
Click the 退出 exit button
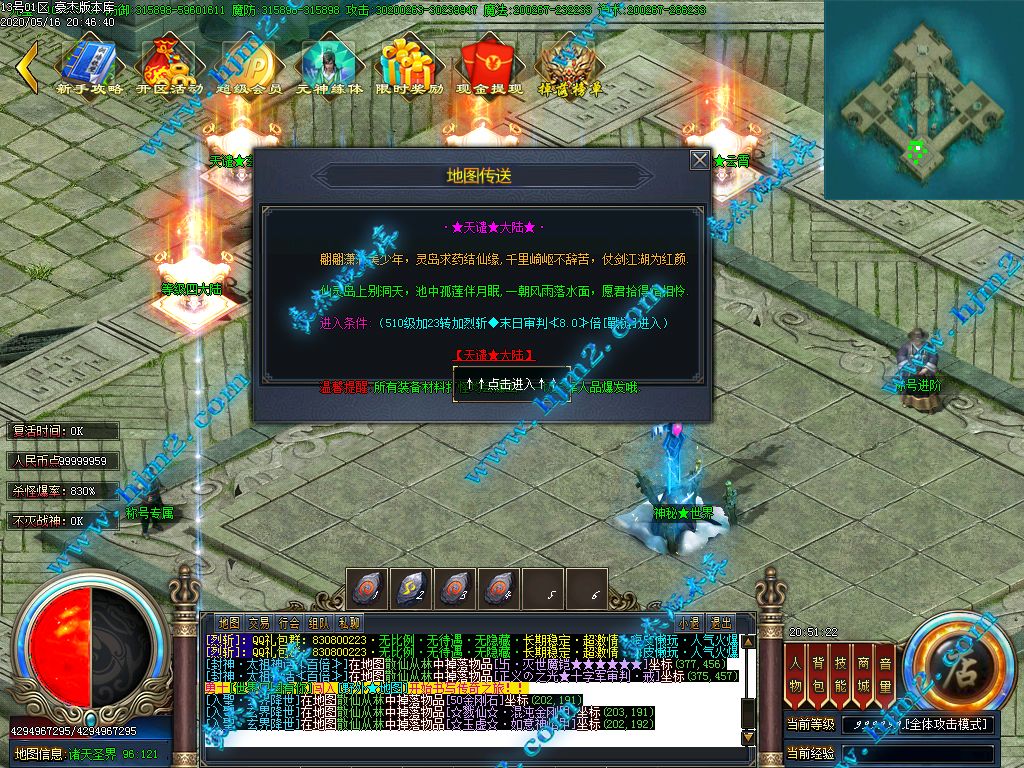point(720,622)
